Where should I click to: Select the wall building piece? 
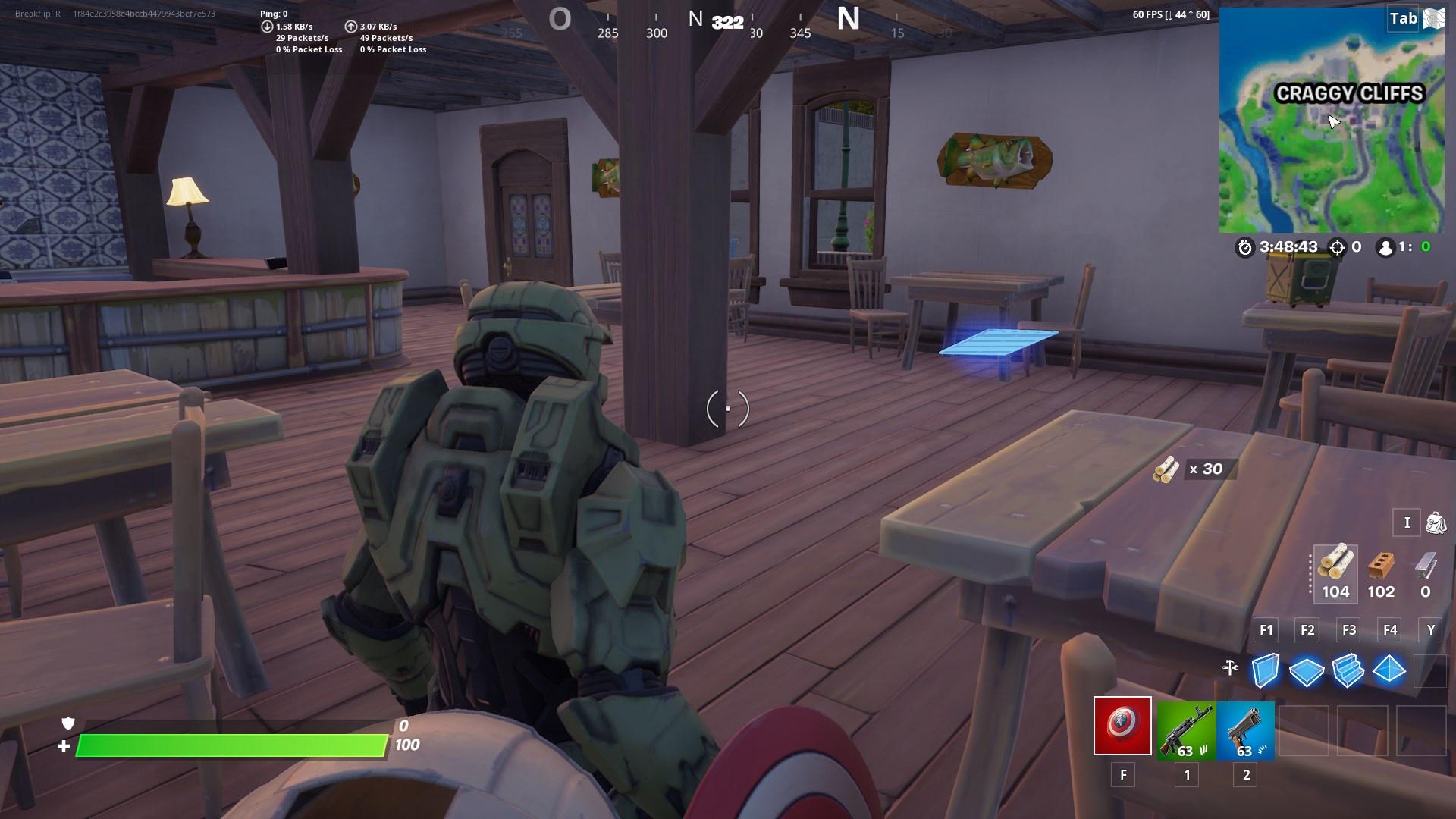pyautogui.click(x=1265, y=670)
